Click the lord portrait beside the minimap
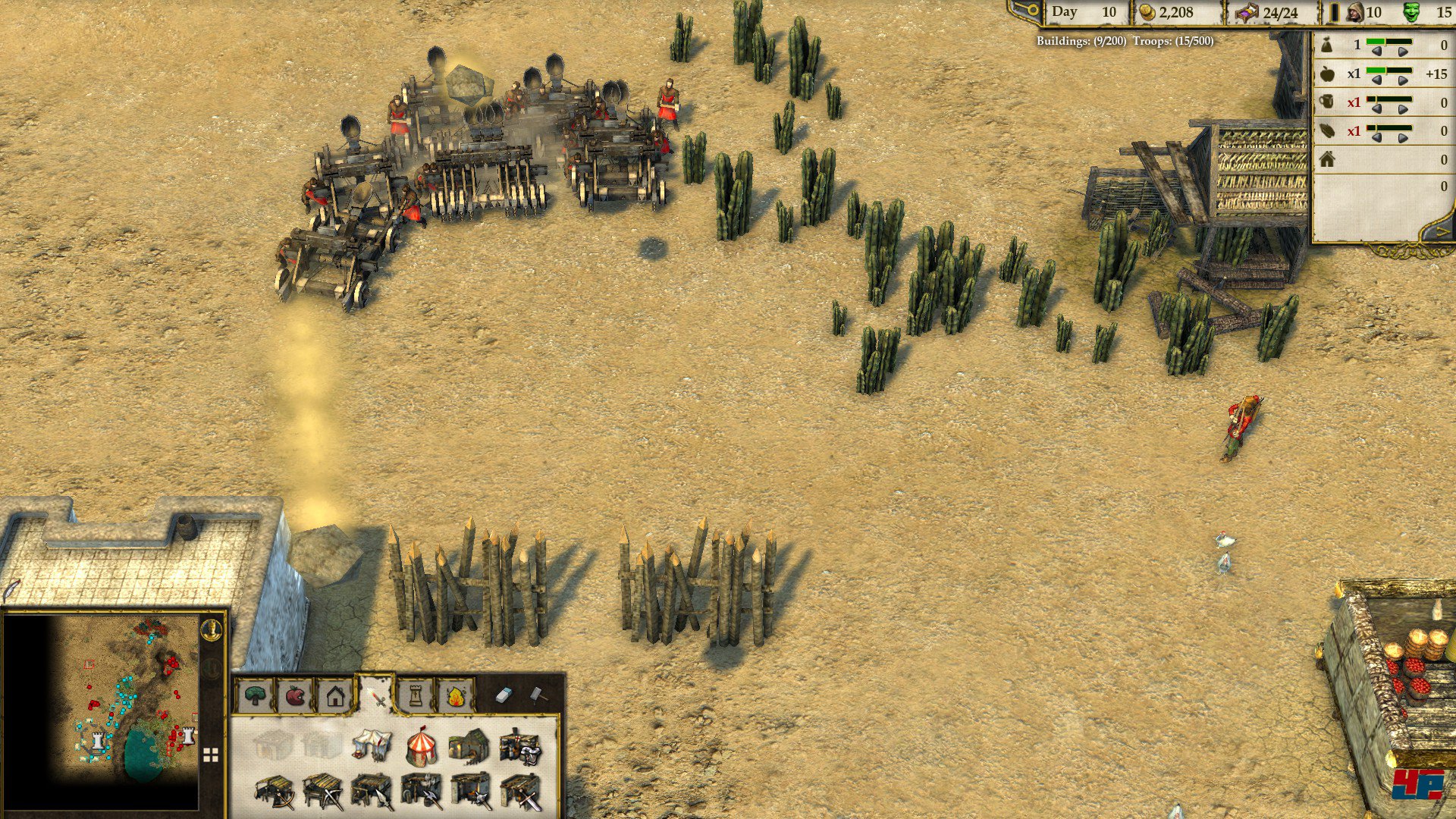1456x819 pixels. [213, 630]
